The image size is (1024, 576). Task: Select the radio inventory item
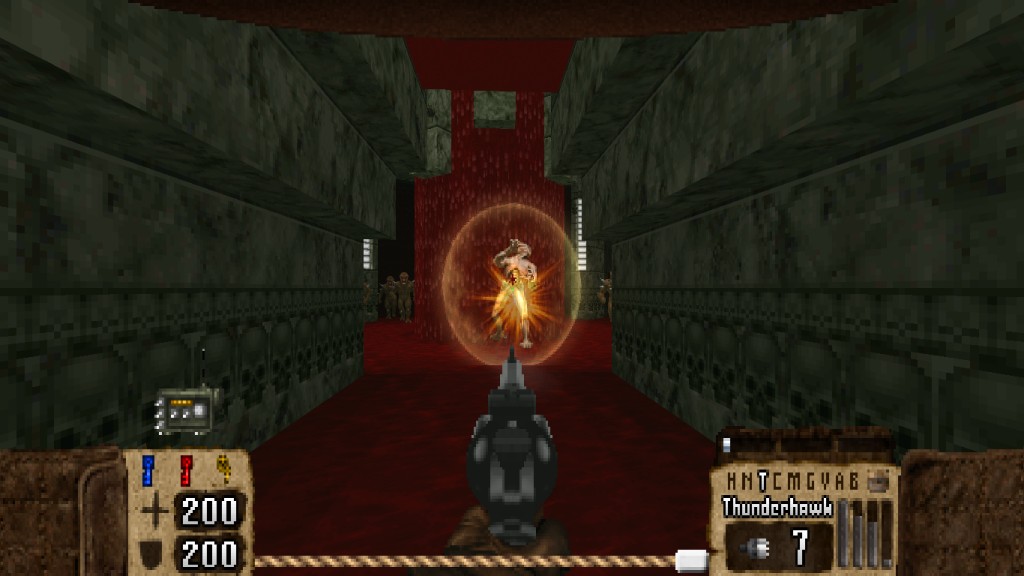click(x=183, y=410)
